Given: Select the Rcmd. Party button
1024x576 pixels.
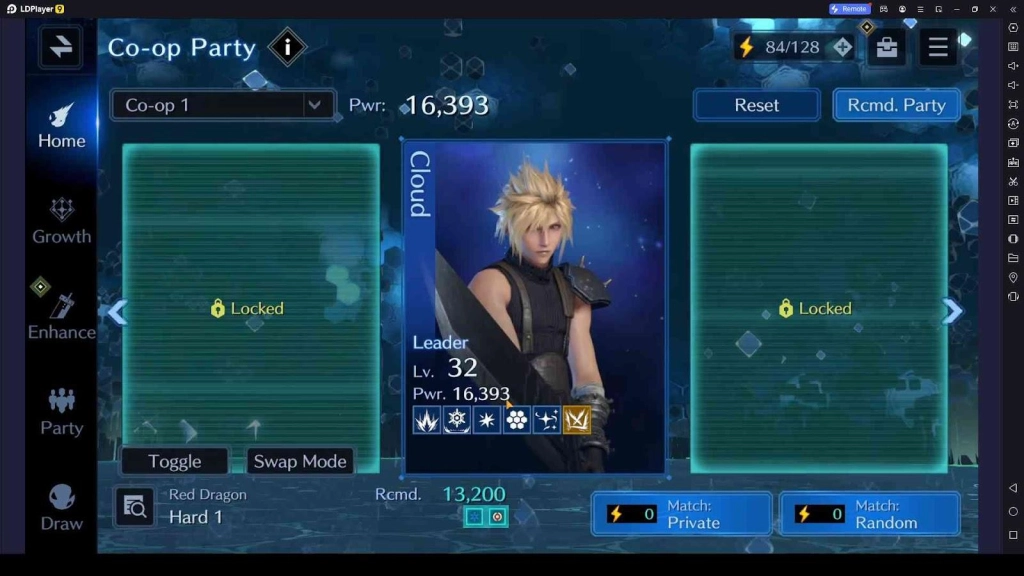Looking at the screenshot, I should (896, 105).
